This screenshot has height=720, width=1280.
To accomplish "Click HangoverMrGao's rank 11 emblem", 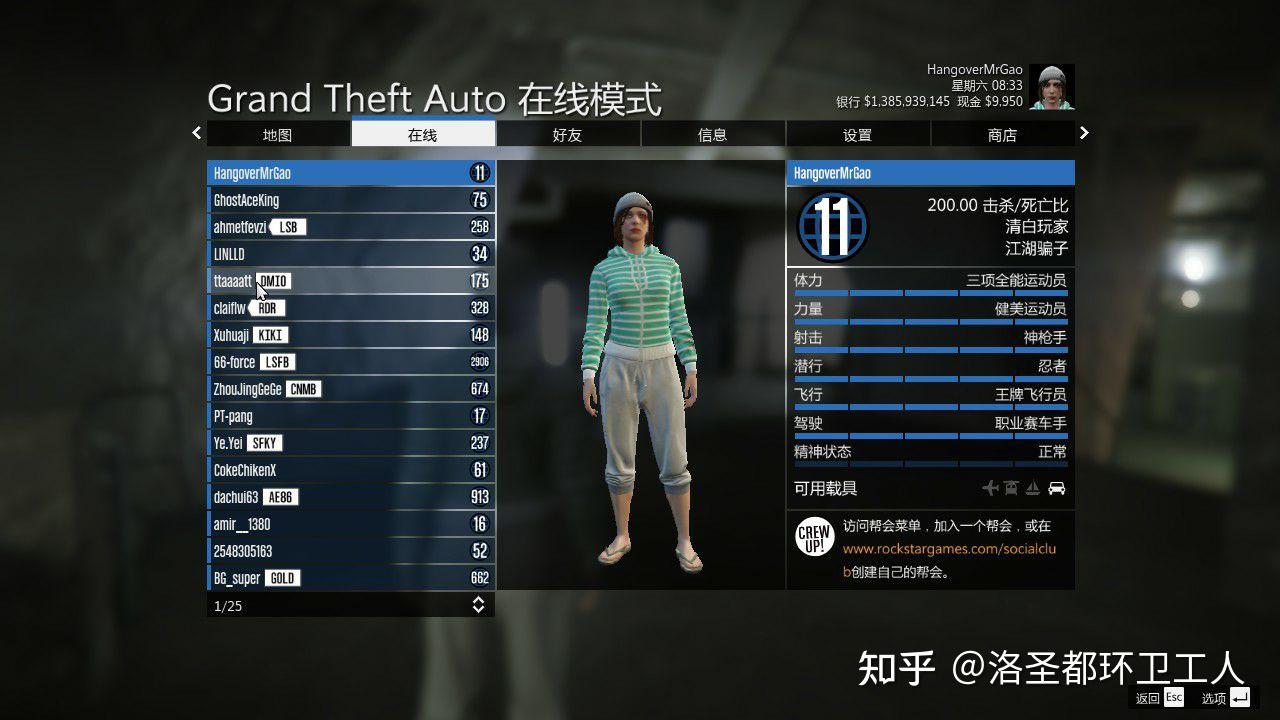I will (x=832, y=228).
